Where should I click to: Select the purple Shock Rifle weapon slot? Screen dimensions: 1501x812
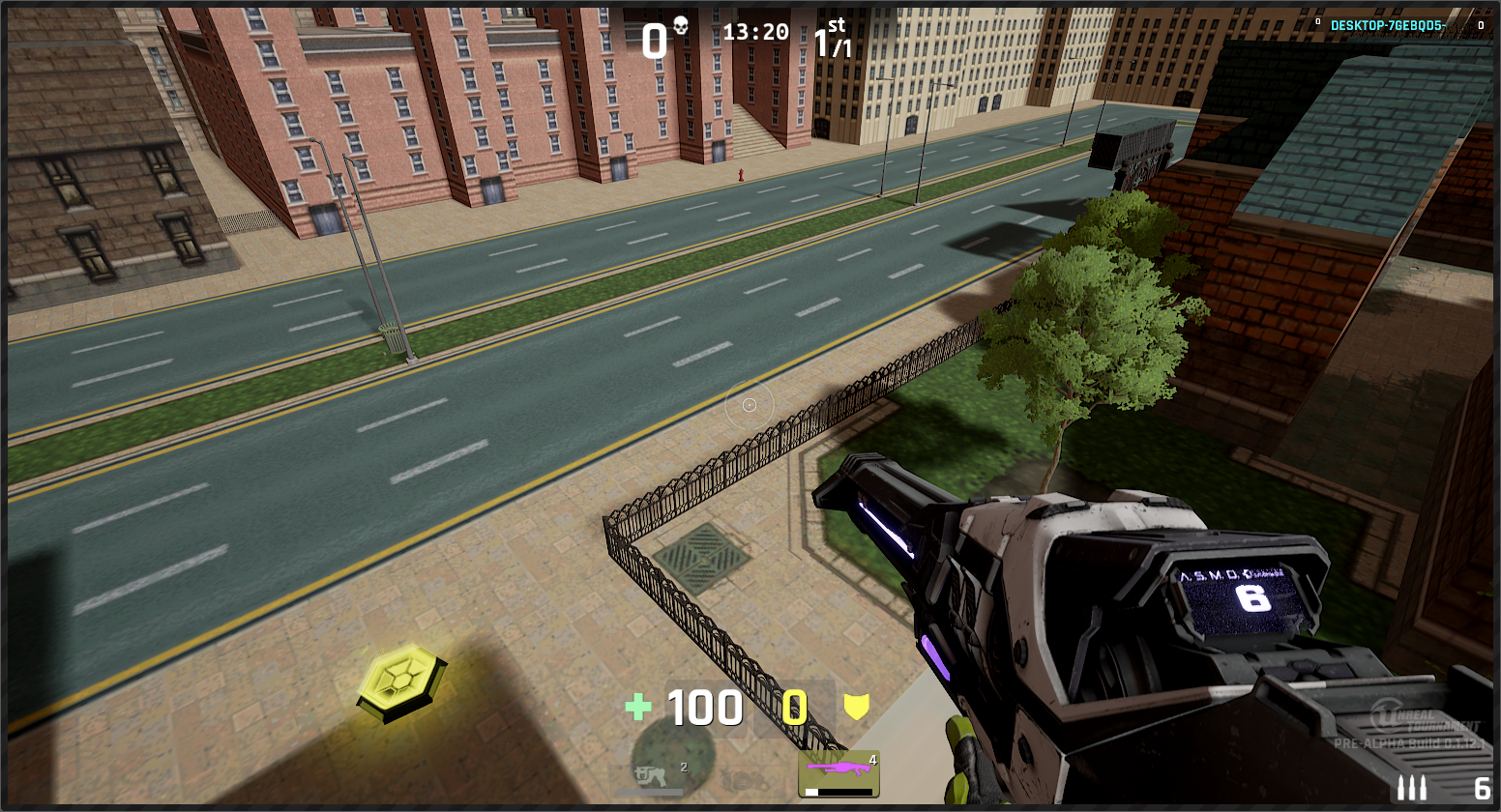point(839,772)
